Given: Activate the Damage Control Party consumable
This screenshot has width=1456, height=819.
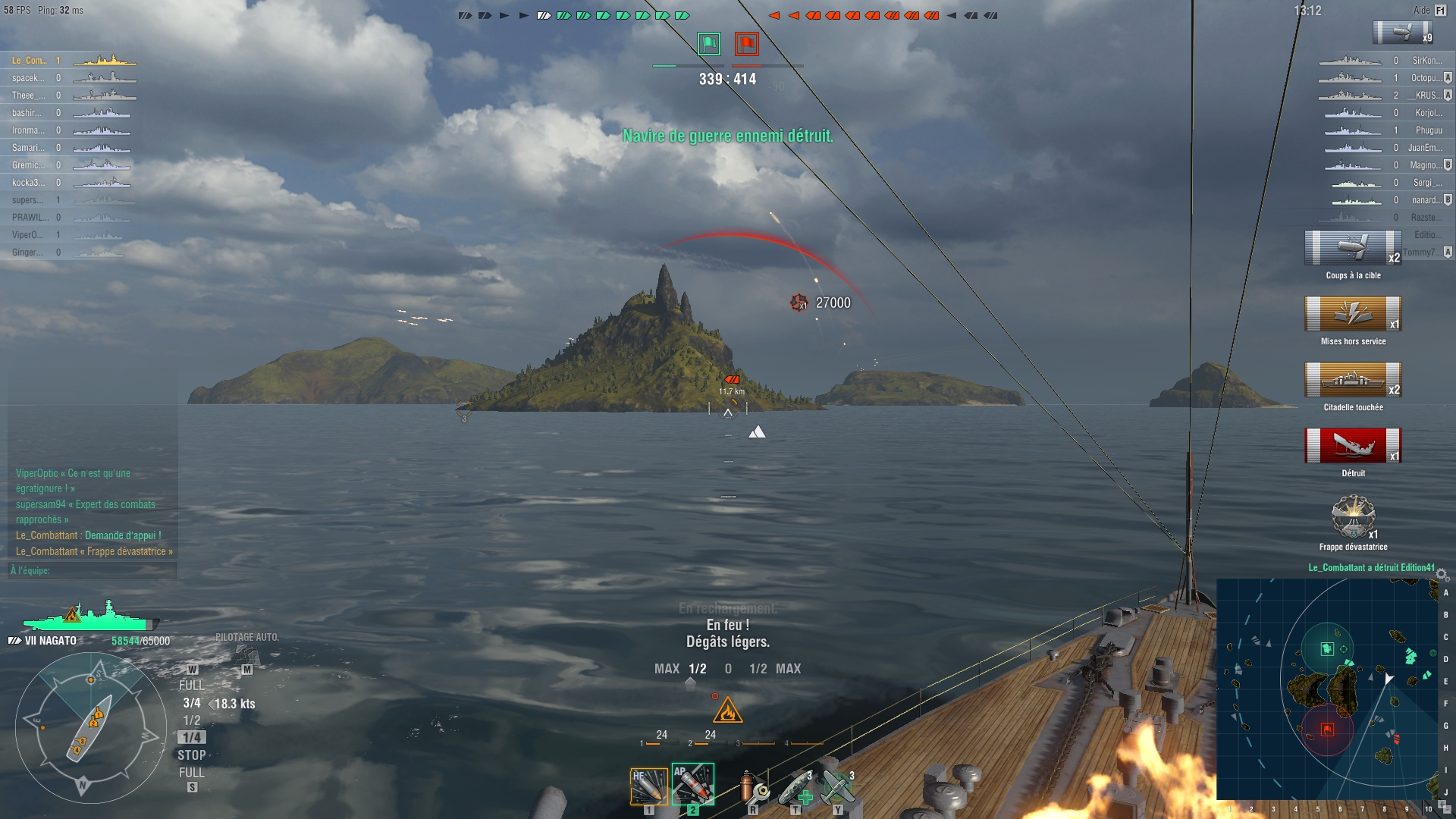Looking at the screenshot, I should [x=753, y=788].
